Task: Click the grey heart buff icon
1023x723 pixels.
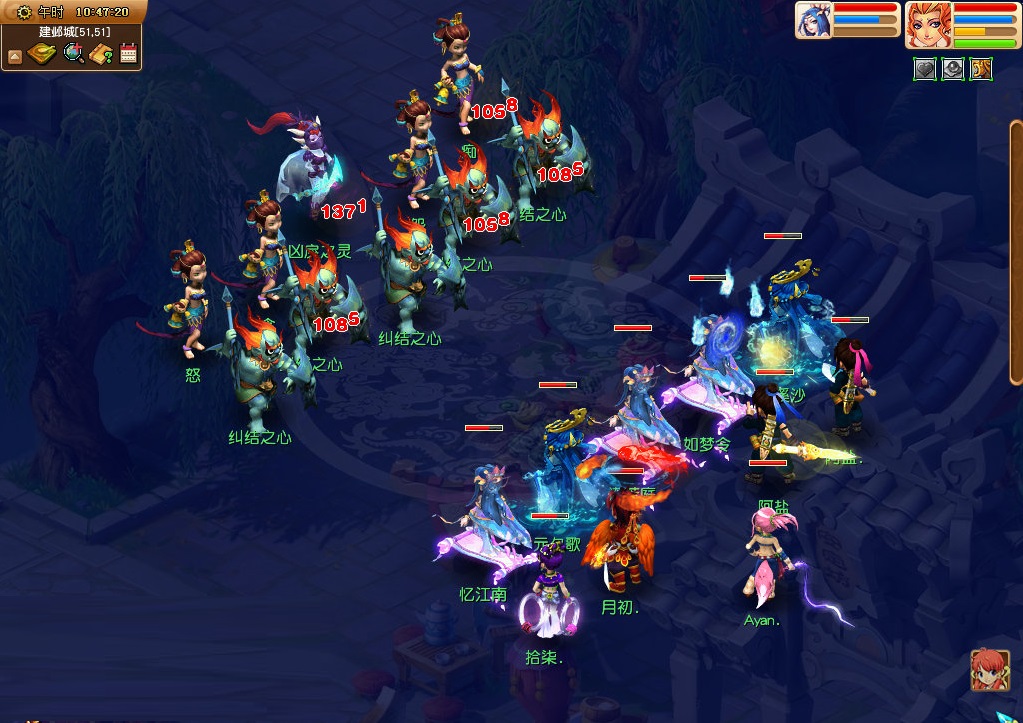Action: pos(925,70)
